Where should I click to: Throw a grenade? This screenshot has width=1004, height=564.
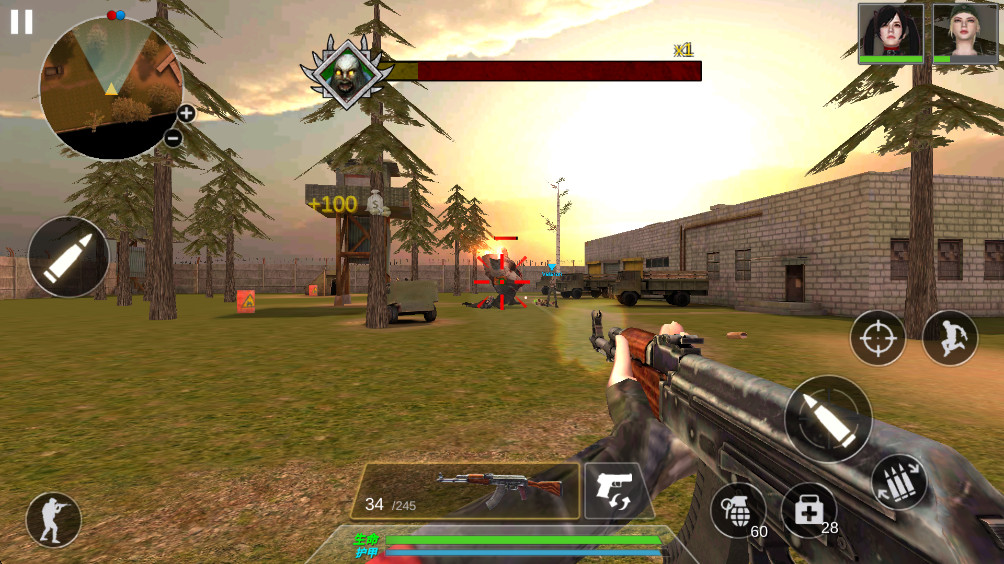(737, 510)
